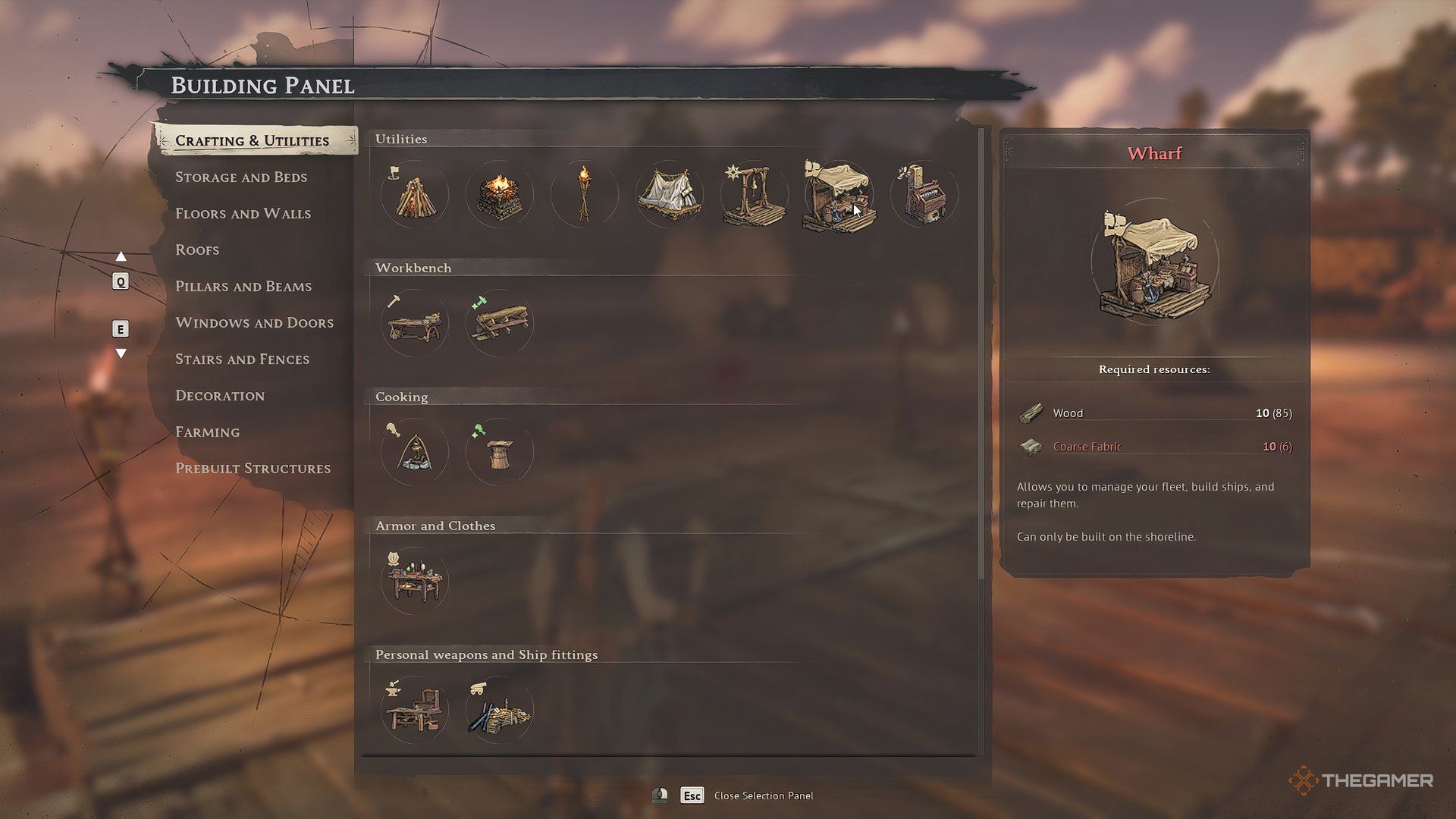Viewport: 1456px width, 819px height.
Task: Choose the stone fire pit icon
Action: [499, 196]
